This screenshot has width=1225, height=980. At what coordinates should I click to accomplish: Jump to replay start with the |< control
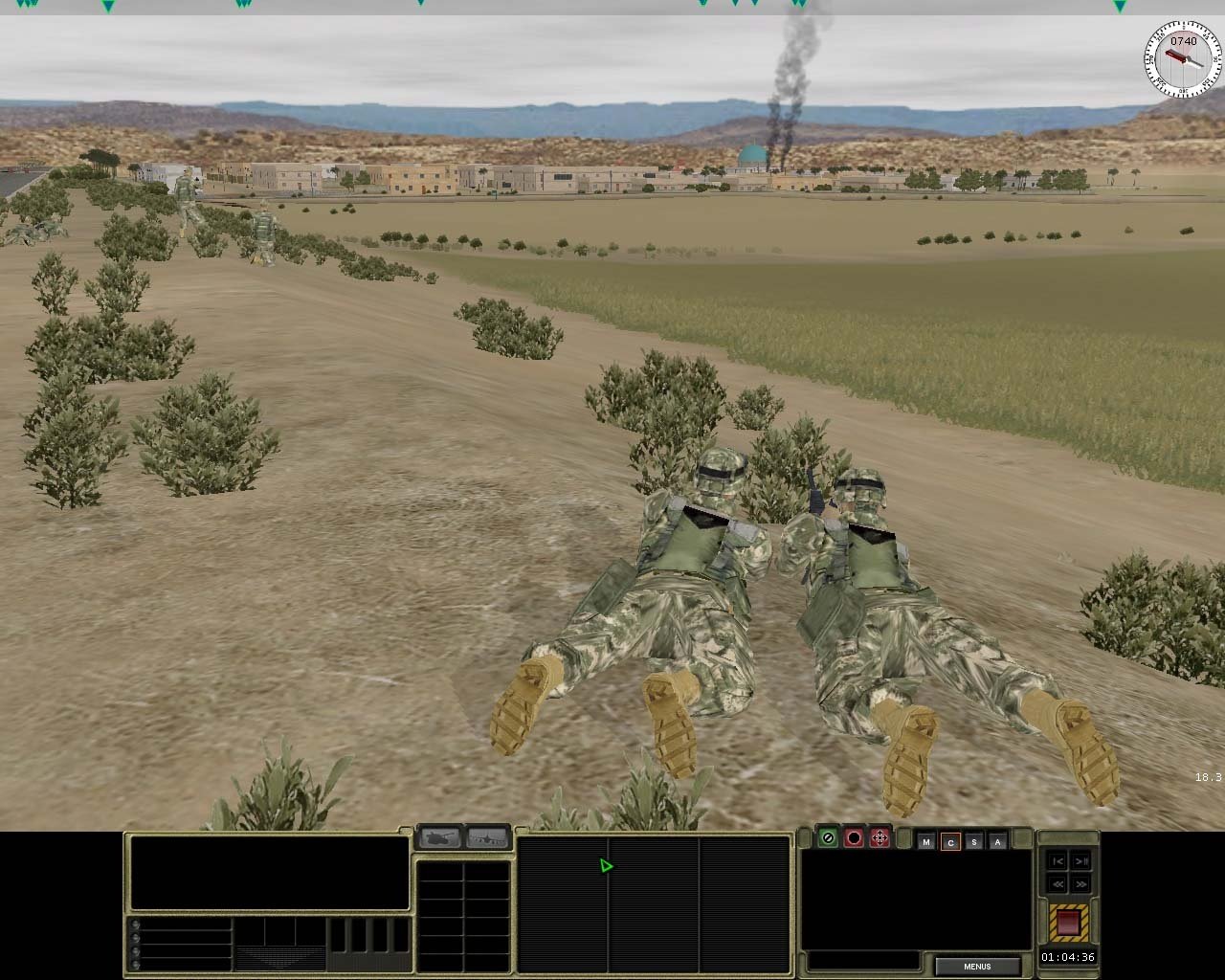[x=1058, y=861]
